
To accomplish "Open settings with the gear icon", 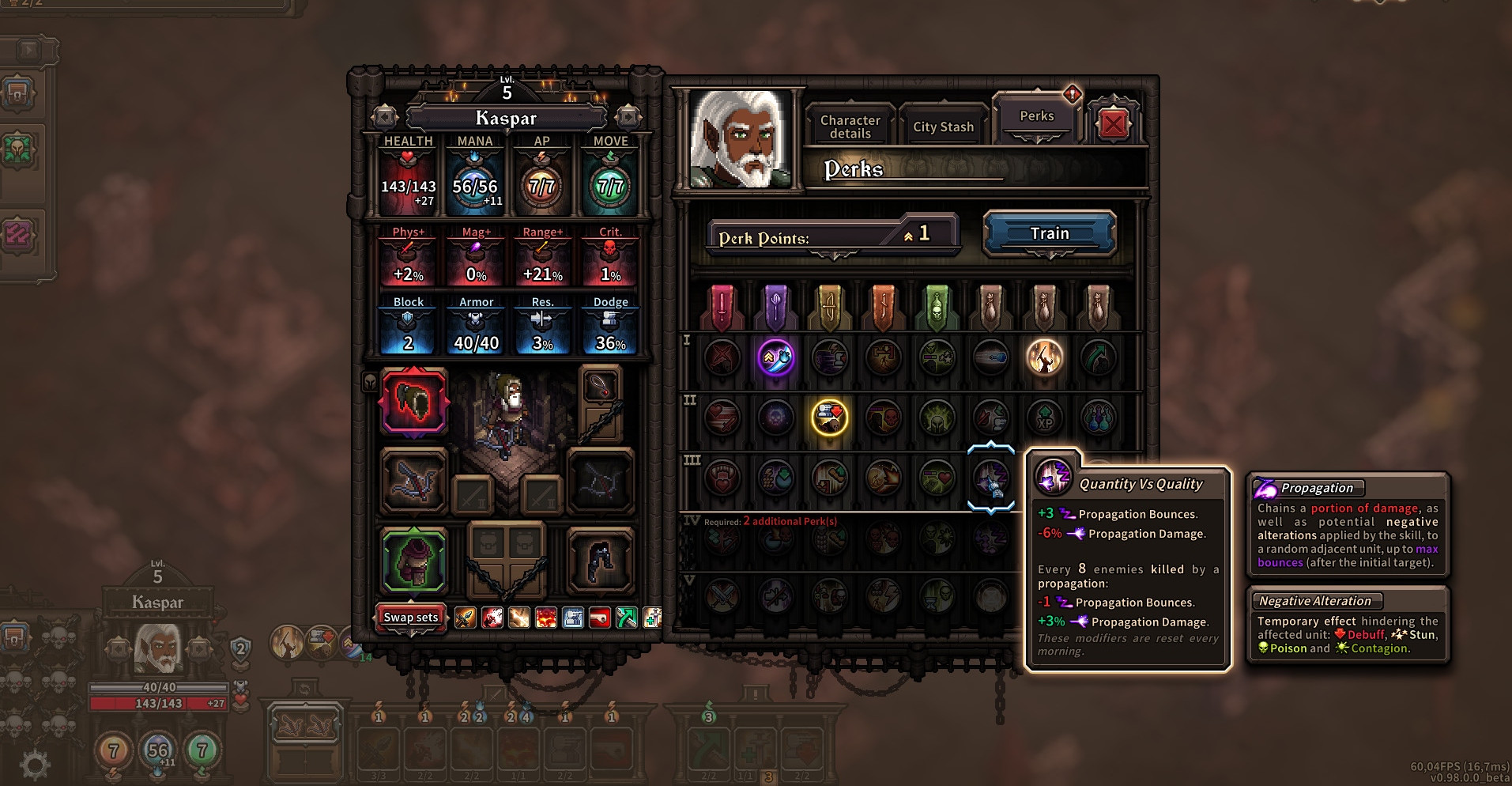I will tap(35, 764).
